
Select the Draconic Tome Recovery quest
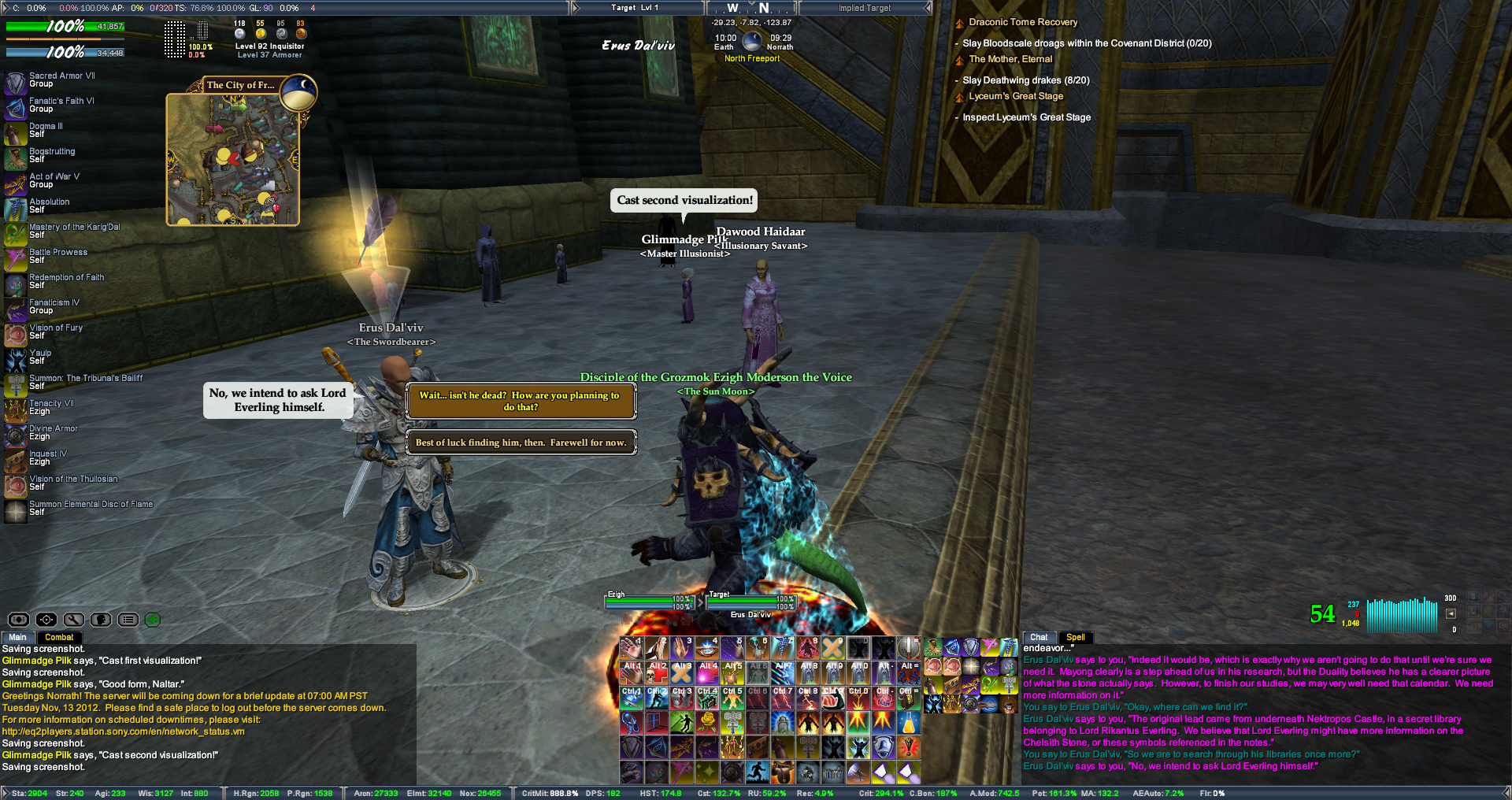pos(1022,22)
